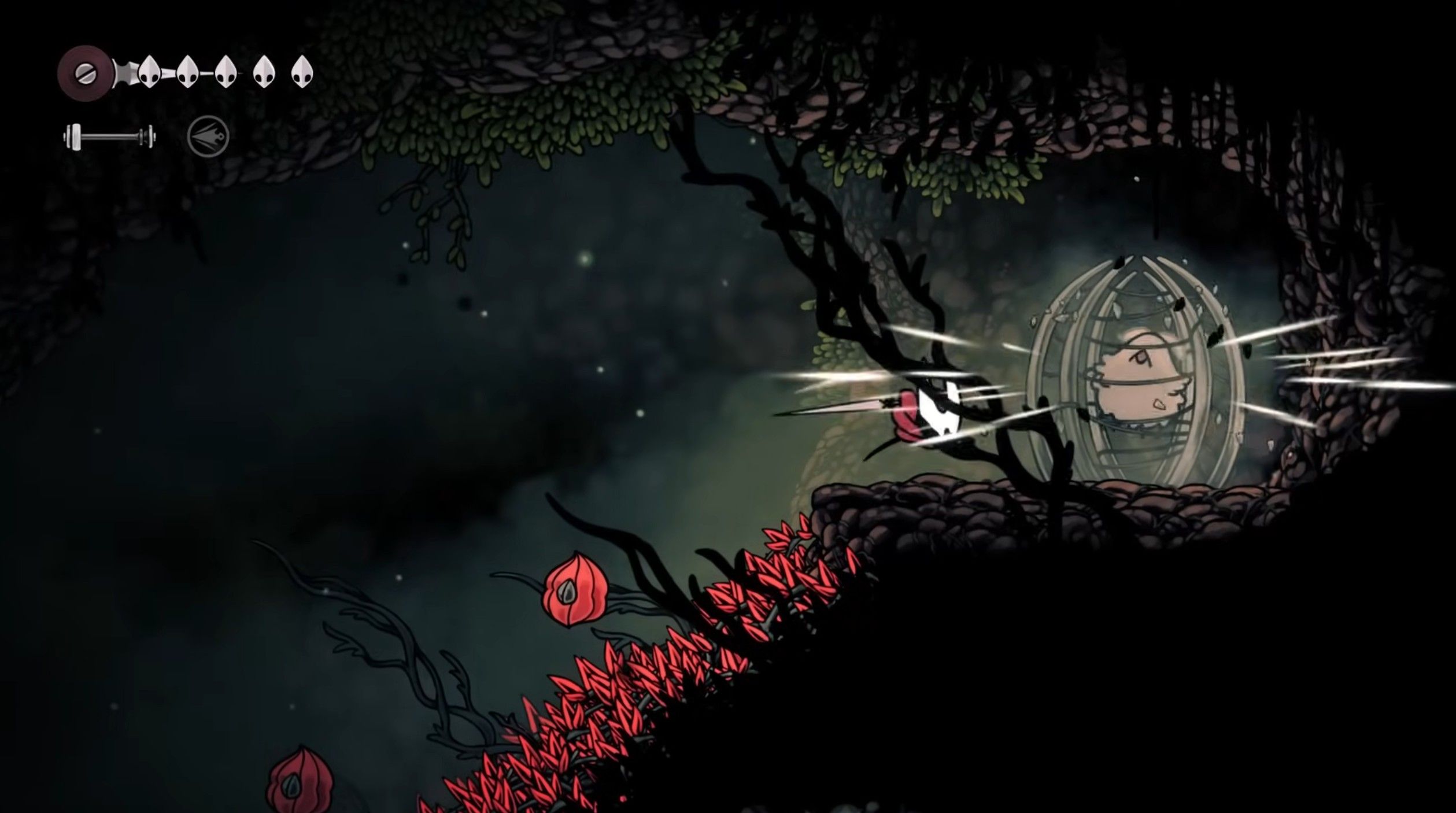Select the first mask health icon
The image size is (1456, 813).
click(x=149, y=72)
